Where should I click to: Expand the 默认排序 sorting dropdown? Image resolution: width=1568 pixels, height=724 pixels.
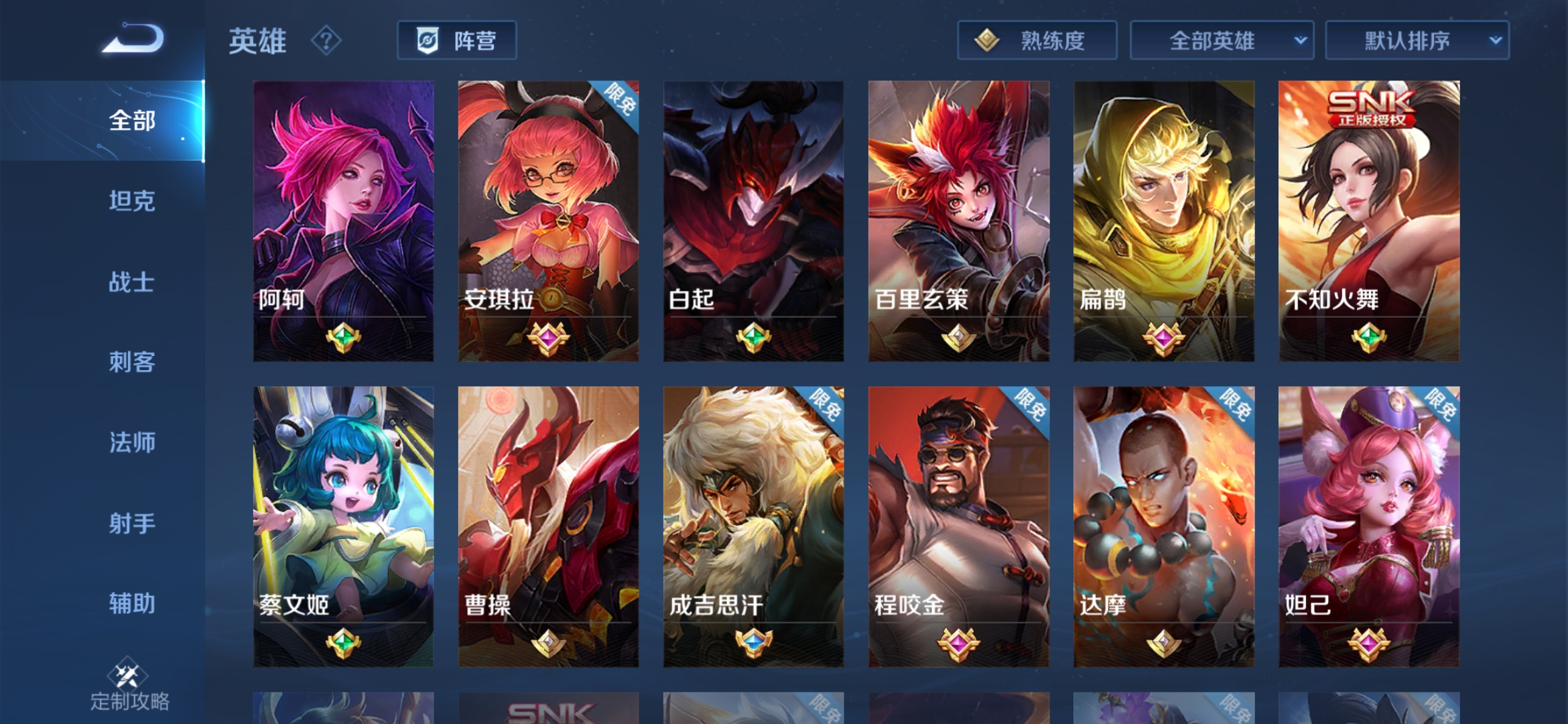[1418, 40]
